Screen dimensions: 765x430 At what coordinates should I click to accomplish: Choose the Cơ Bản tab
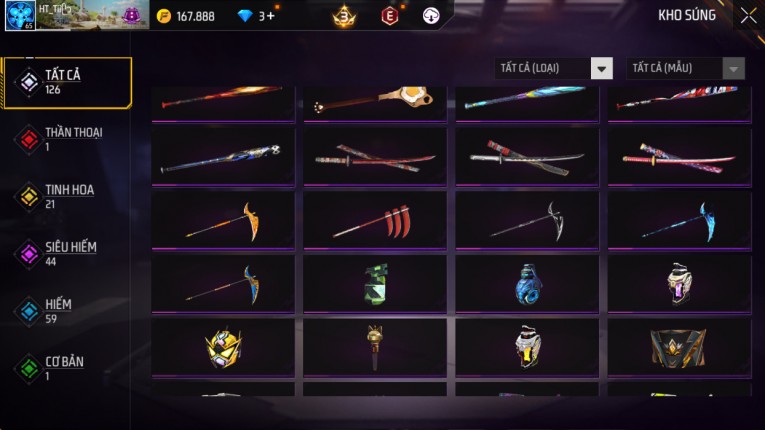click(66, 367)
